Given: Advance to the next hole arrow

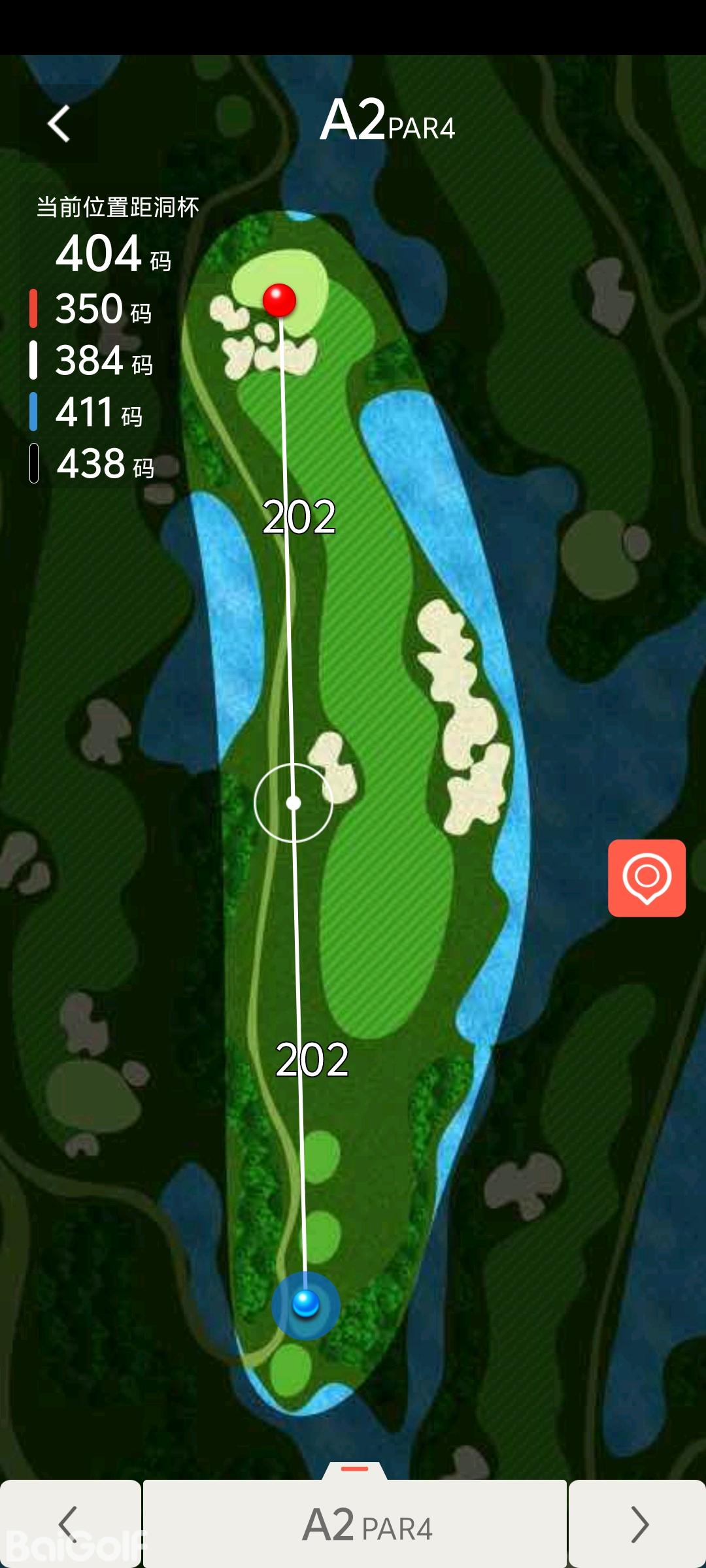Looking at the screenshot, I should 637,1524.
